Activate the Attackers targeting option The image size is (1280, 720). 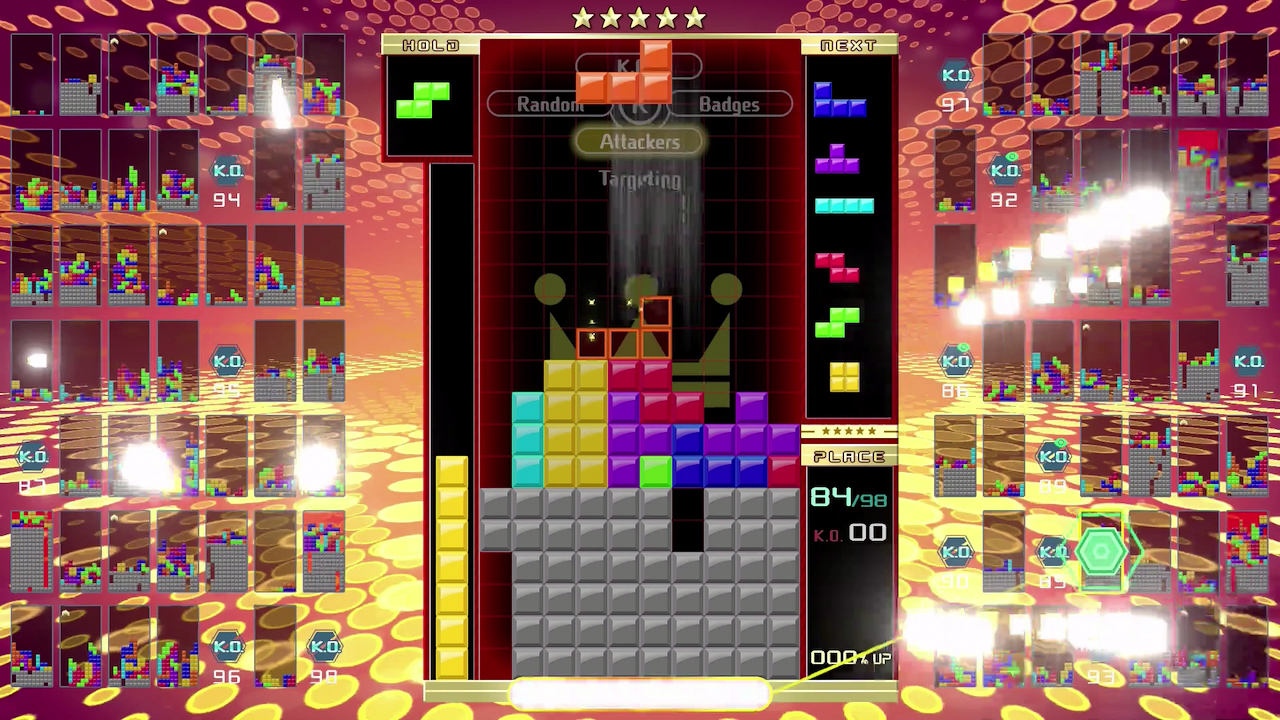640,142
